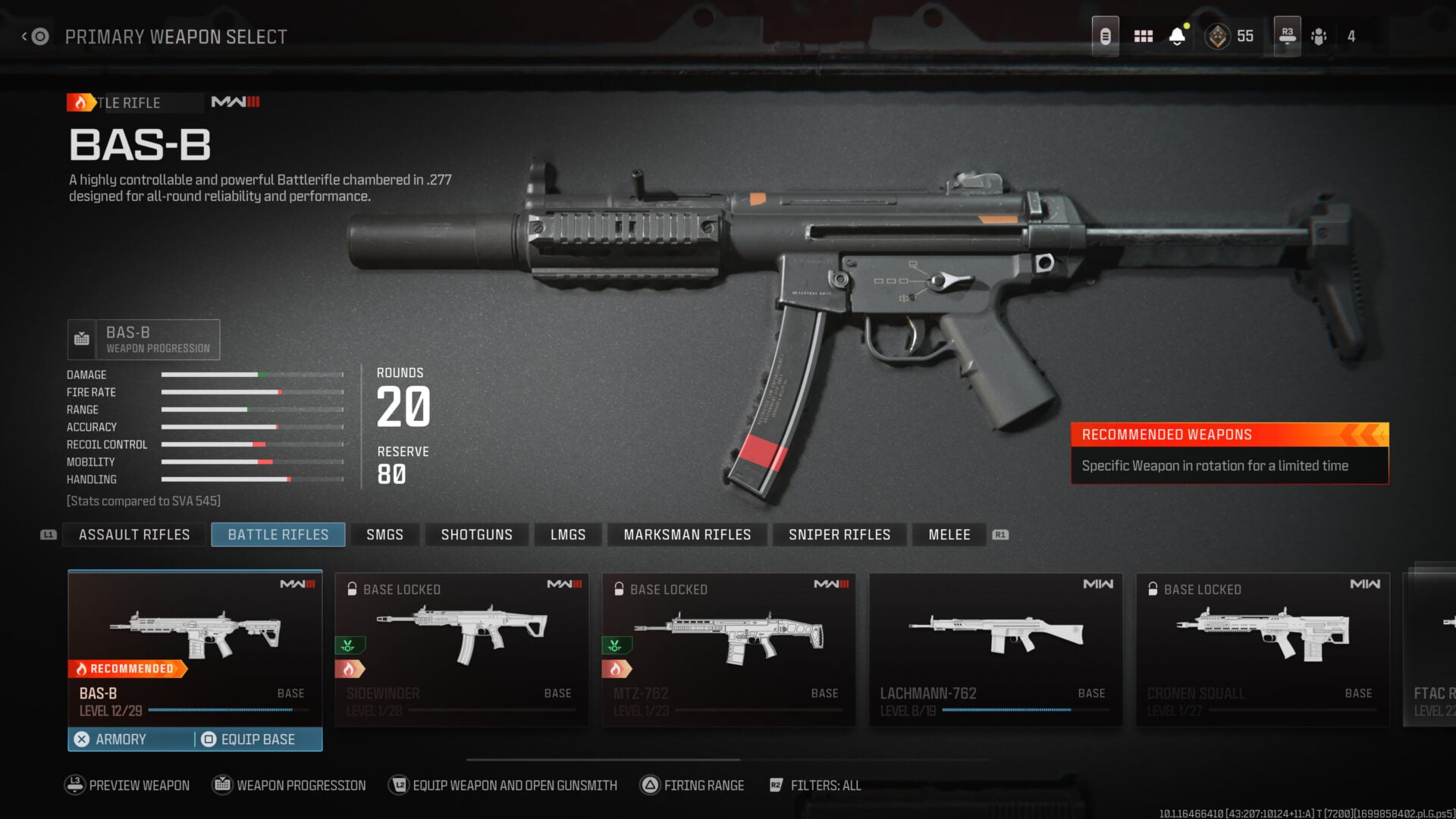Click the green tracer badge on the Sidewinder card

pos(350,647)
